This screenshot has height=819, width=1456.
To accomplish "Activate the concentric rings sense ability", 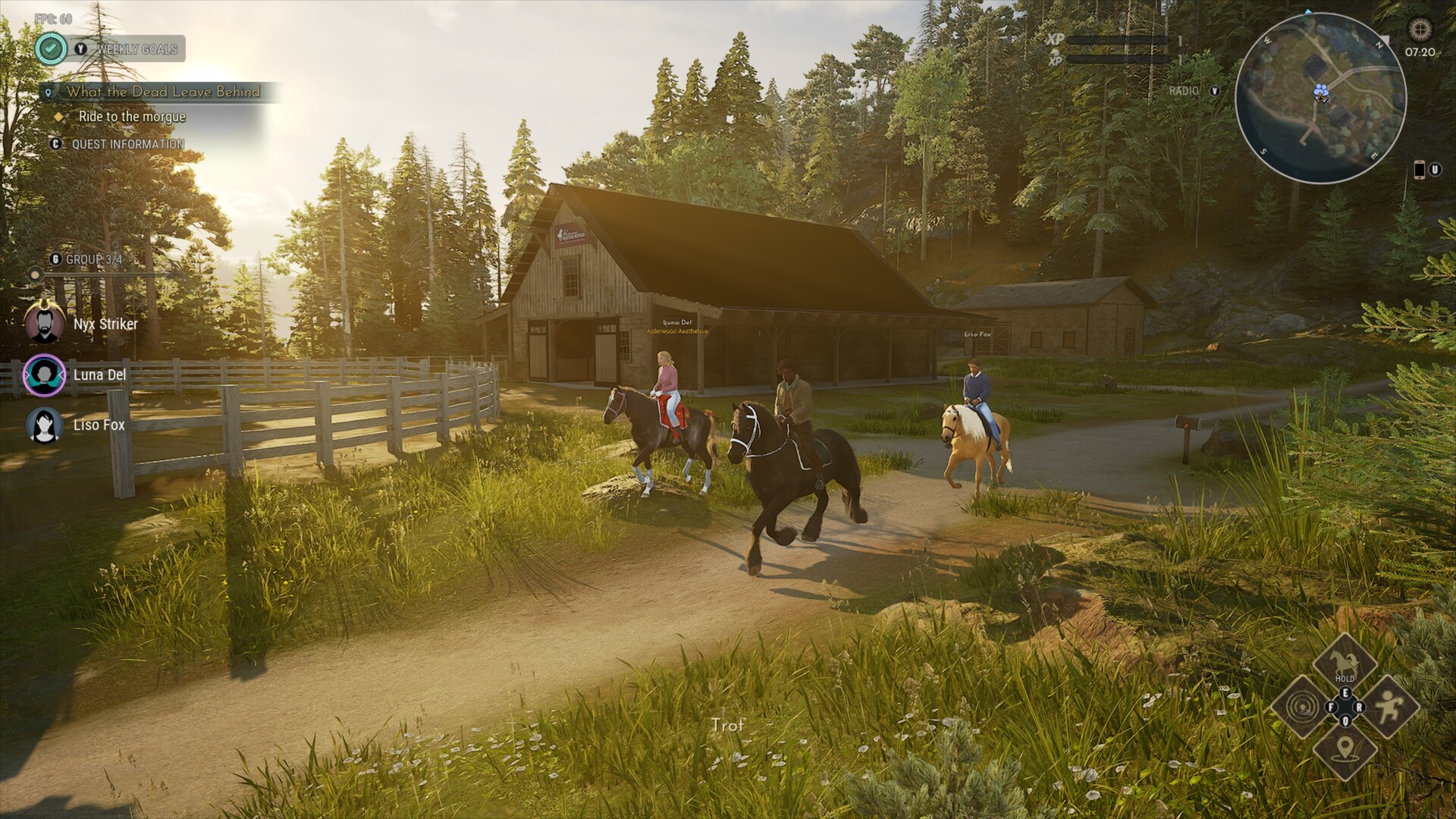I will (x=1301, y=707).
